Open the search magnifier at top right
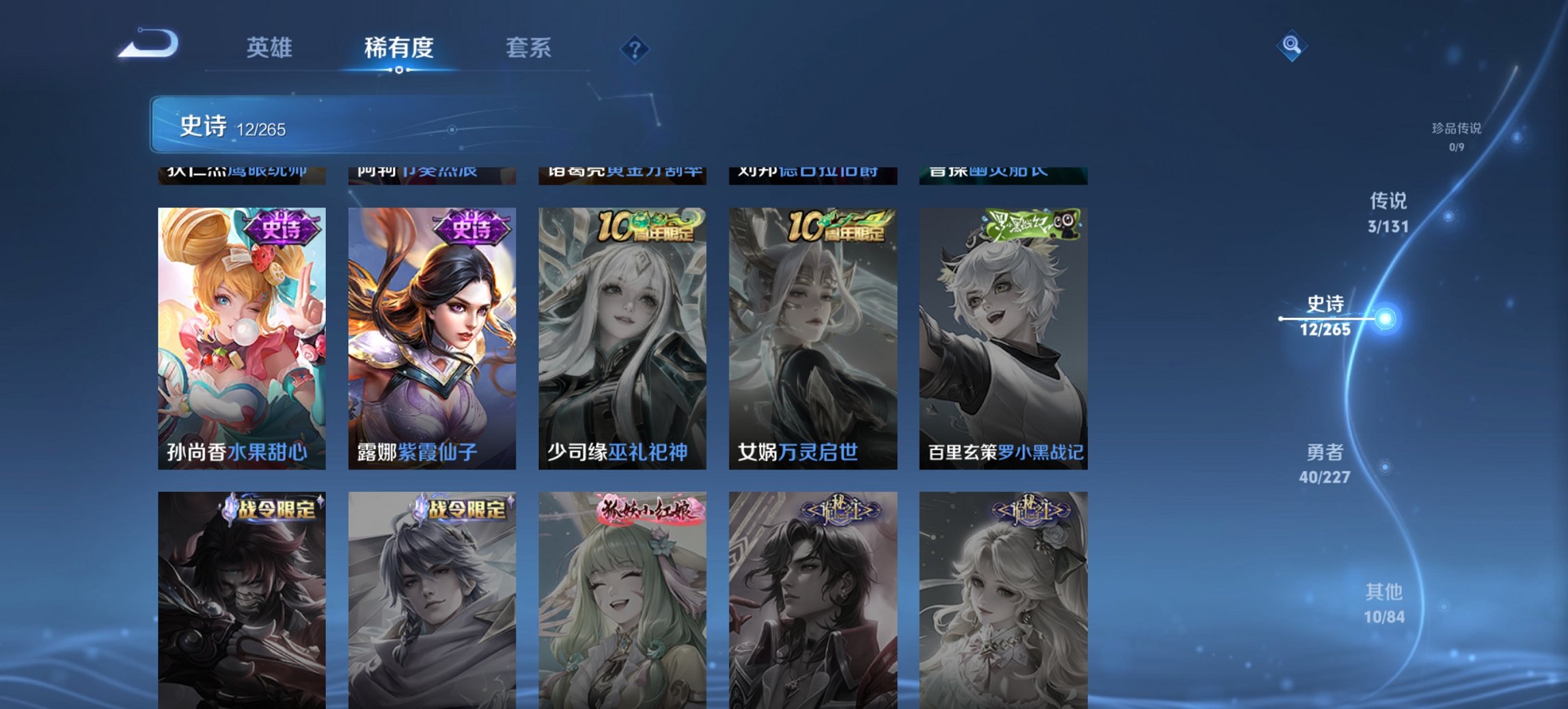Screen dimensions: 1568x709 (1291, 46)
